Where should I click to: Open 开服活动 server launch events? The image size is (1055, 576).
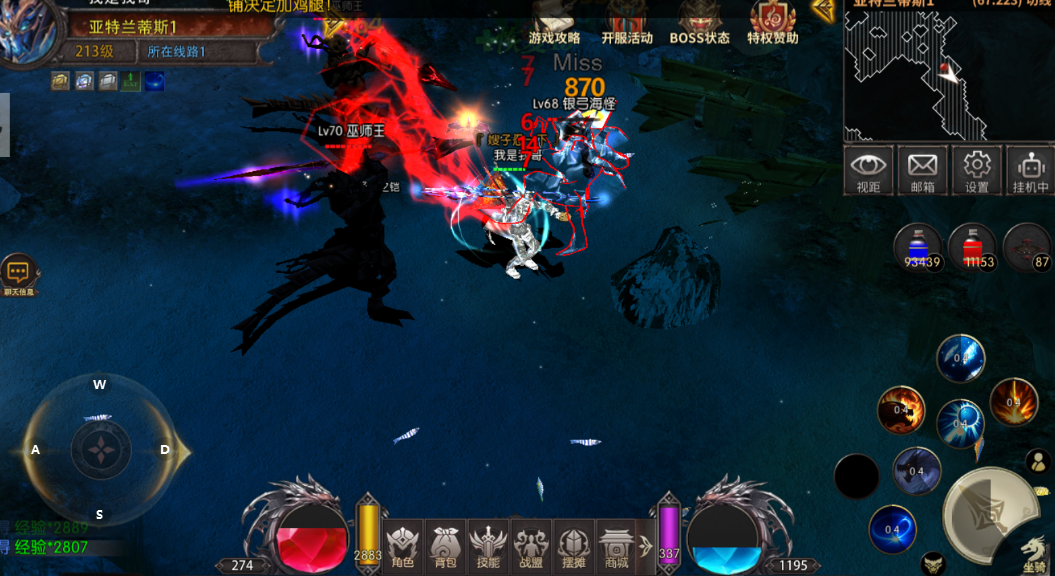point(627,24)
